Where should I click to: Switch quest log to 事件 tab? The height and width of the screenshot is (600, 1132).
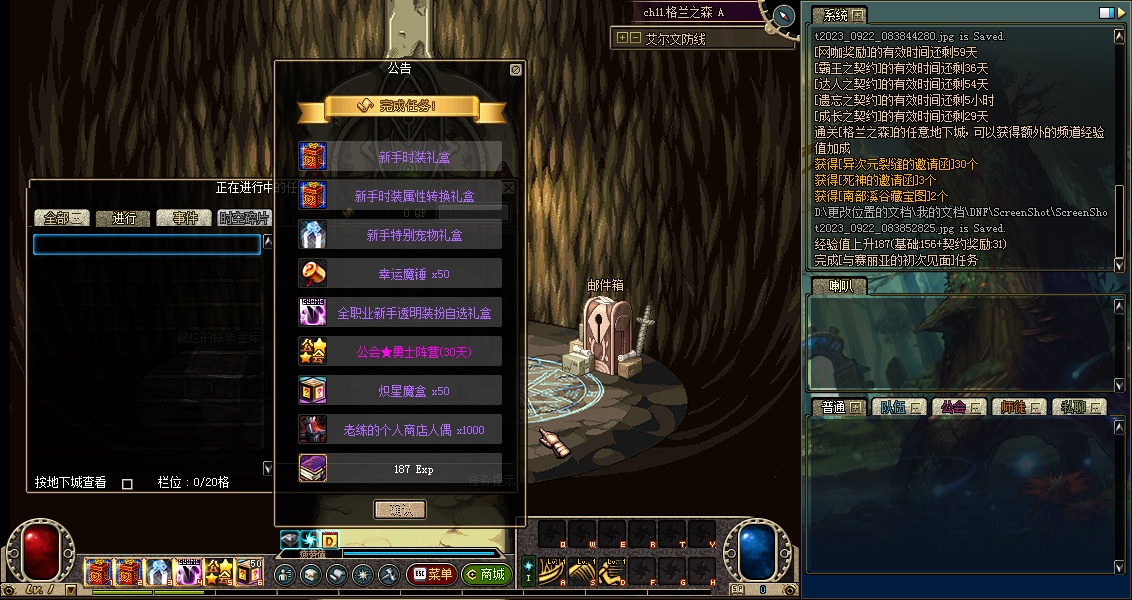click(x=185, y=218)
